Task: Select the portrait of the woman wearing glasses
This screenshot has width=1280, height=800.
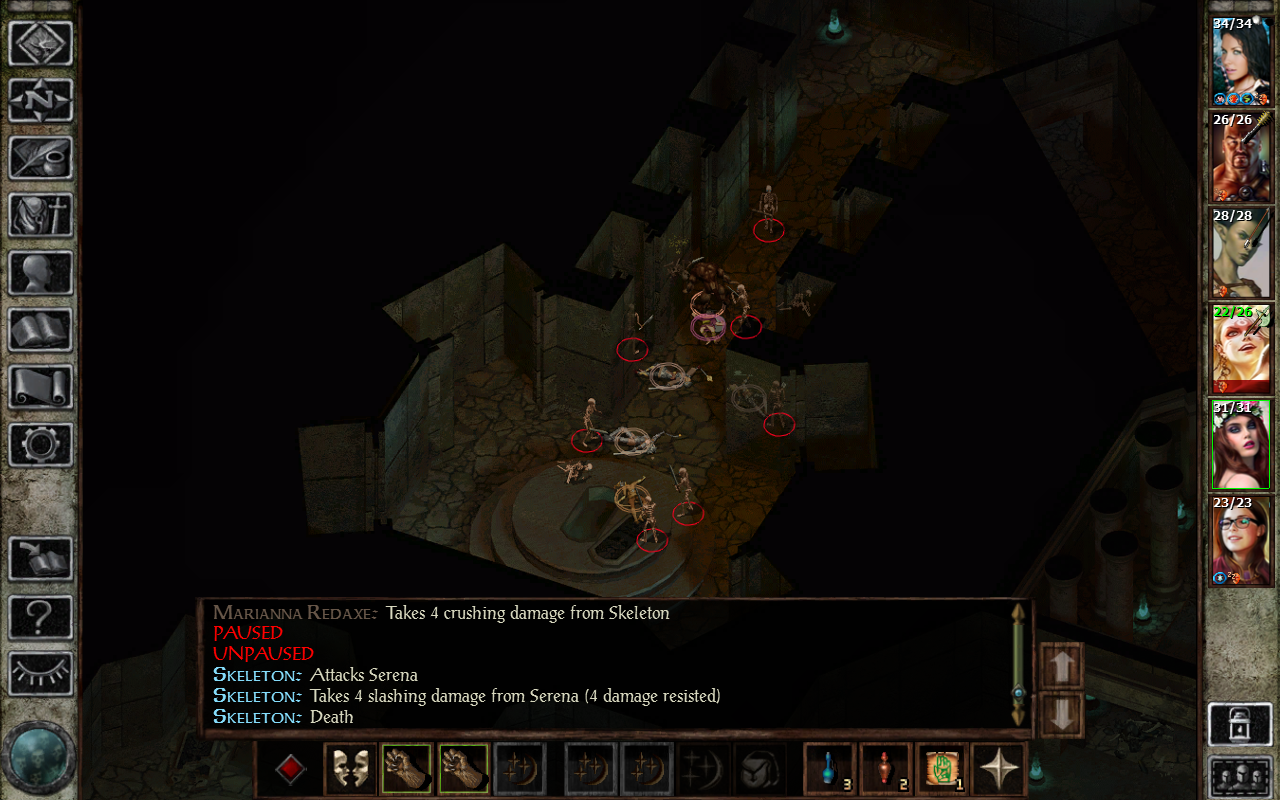Action: pos(1241,540)
